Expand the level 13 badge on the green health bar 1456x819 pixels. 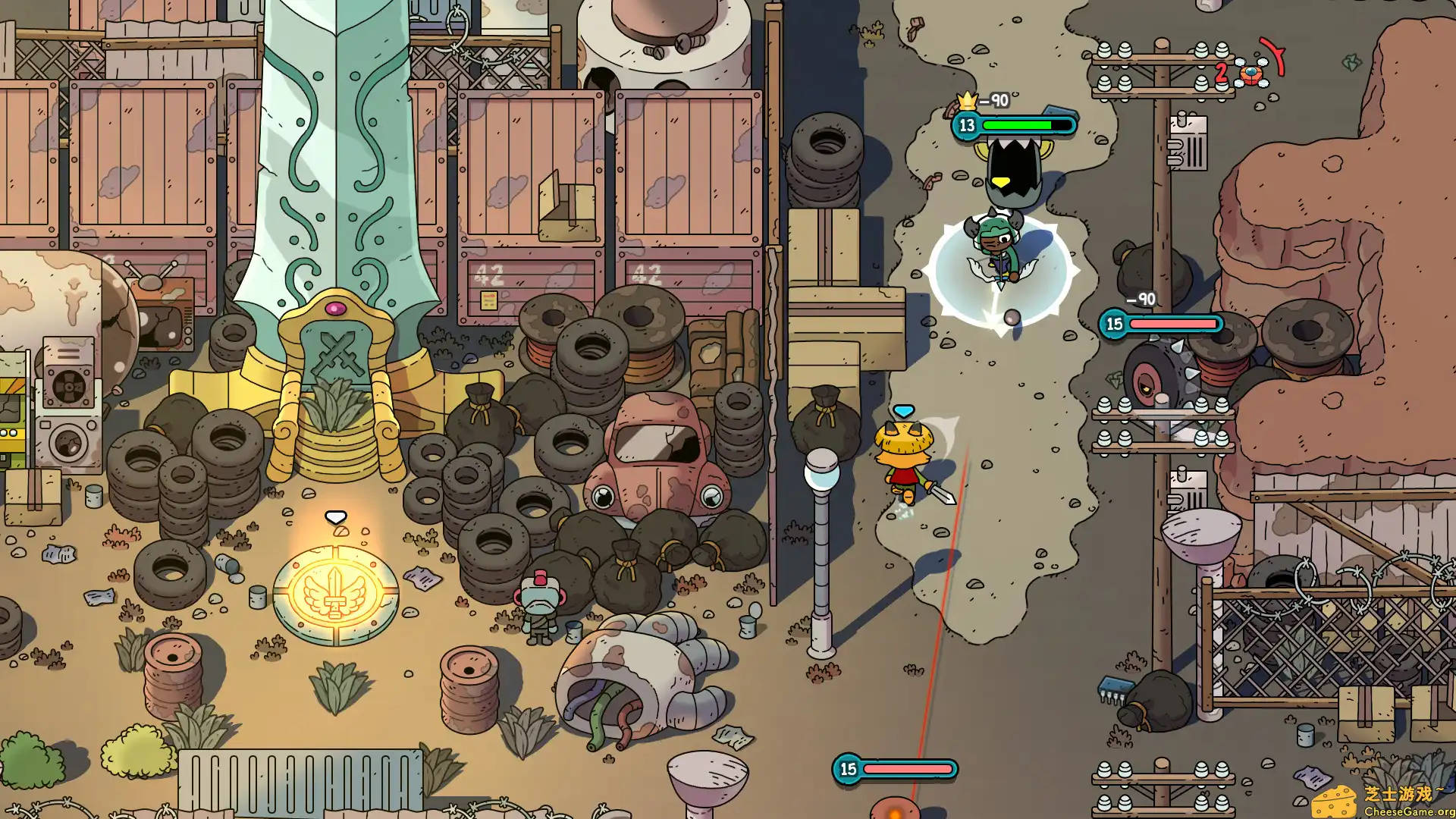pos(966,125)
